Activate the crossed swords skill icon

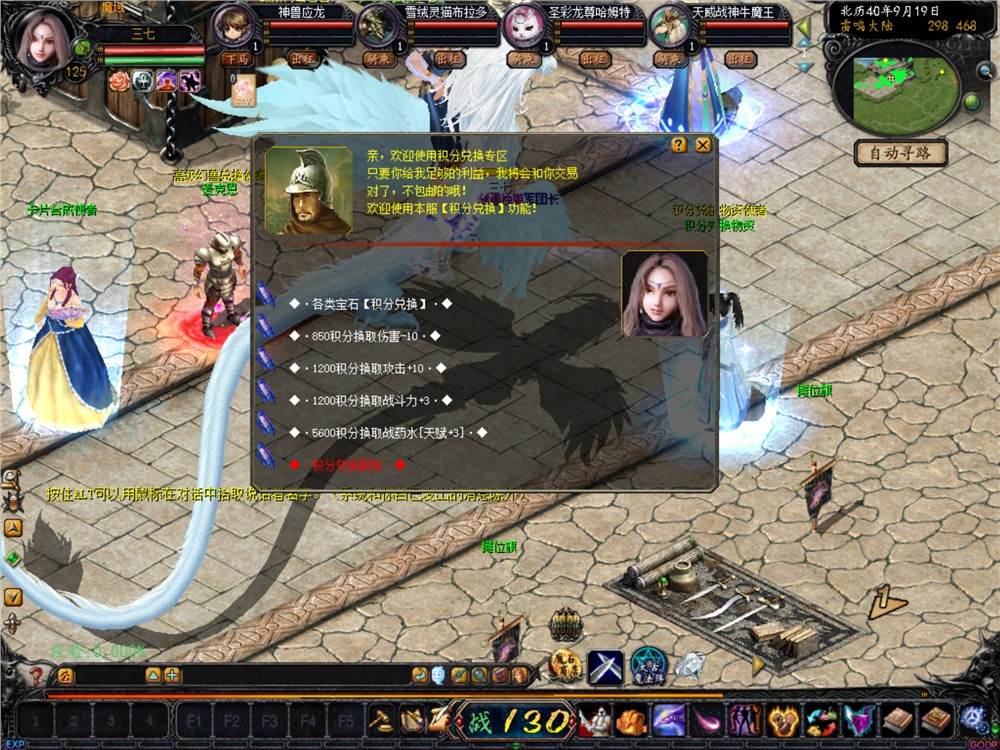click(x=605, y=666)
